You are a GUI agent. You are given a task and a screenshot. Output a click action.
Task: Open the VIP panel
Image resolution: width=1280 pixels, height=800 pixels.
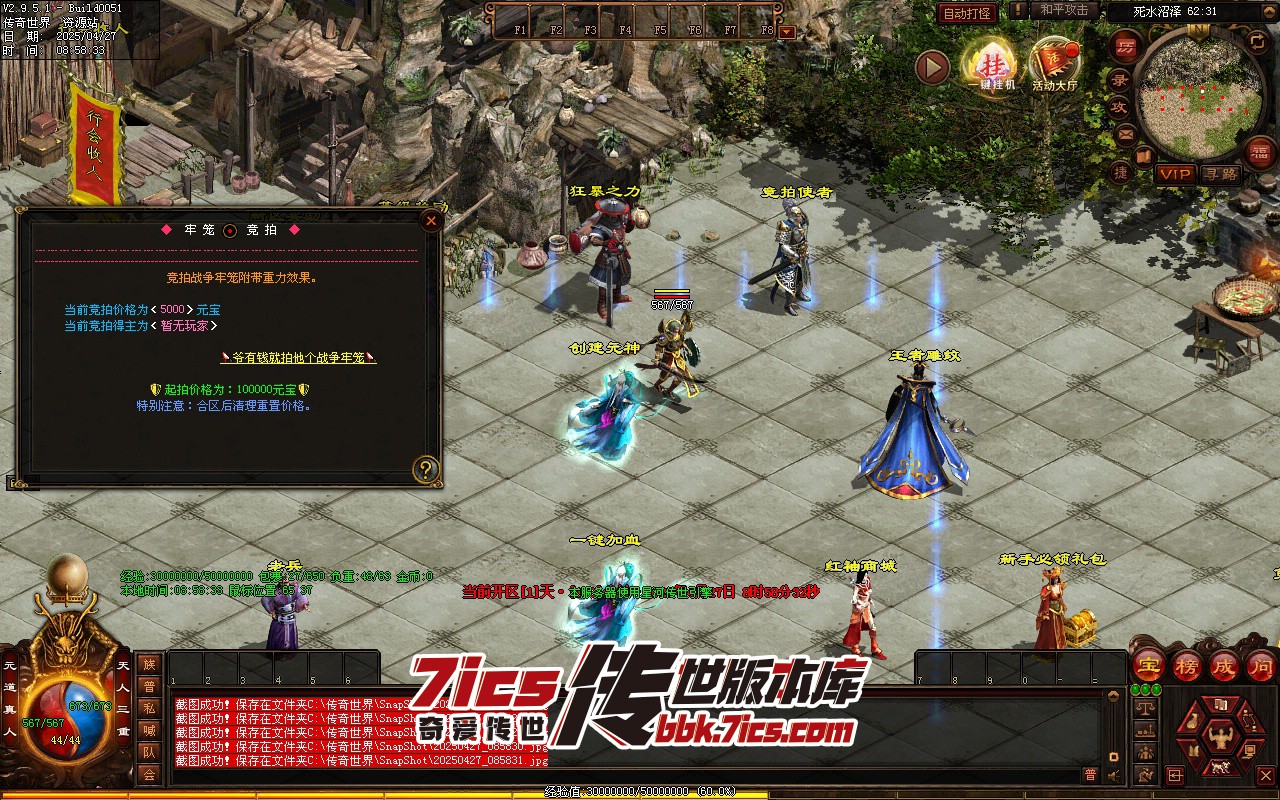pos(1175,174)
